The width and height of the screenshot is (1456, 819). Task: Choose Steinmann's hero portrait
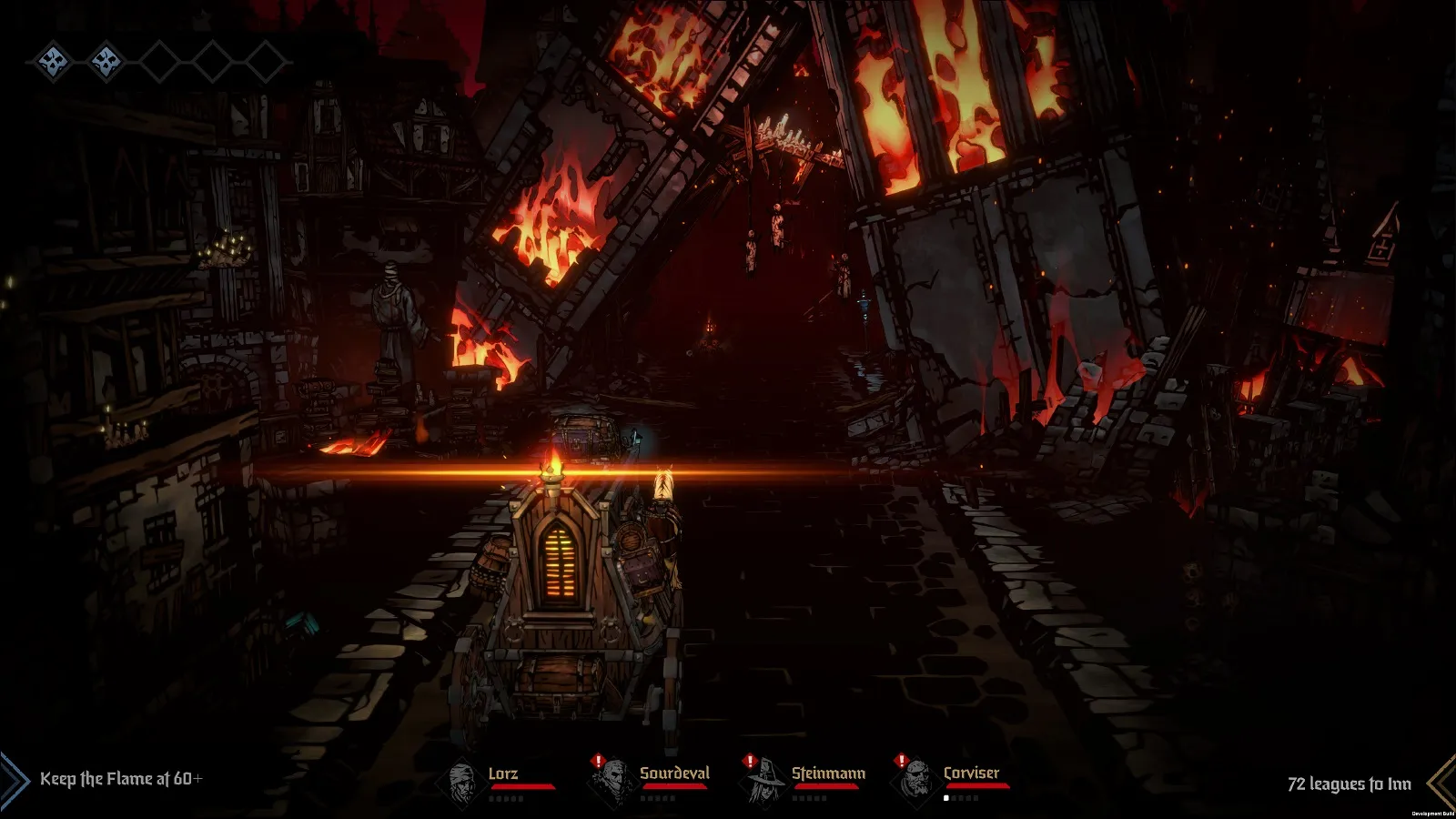[763, 781]
